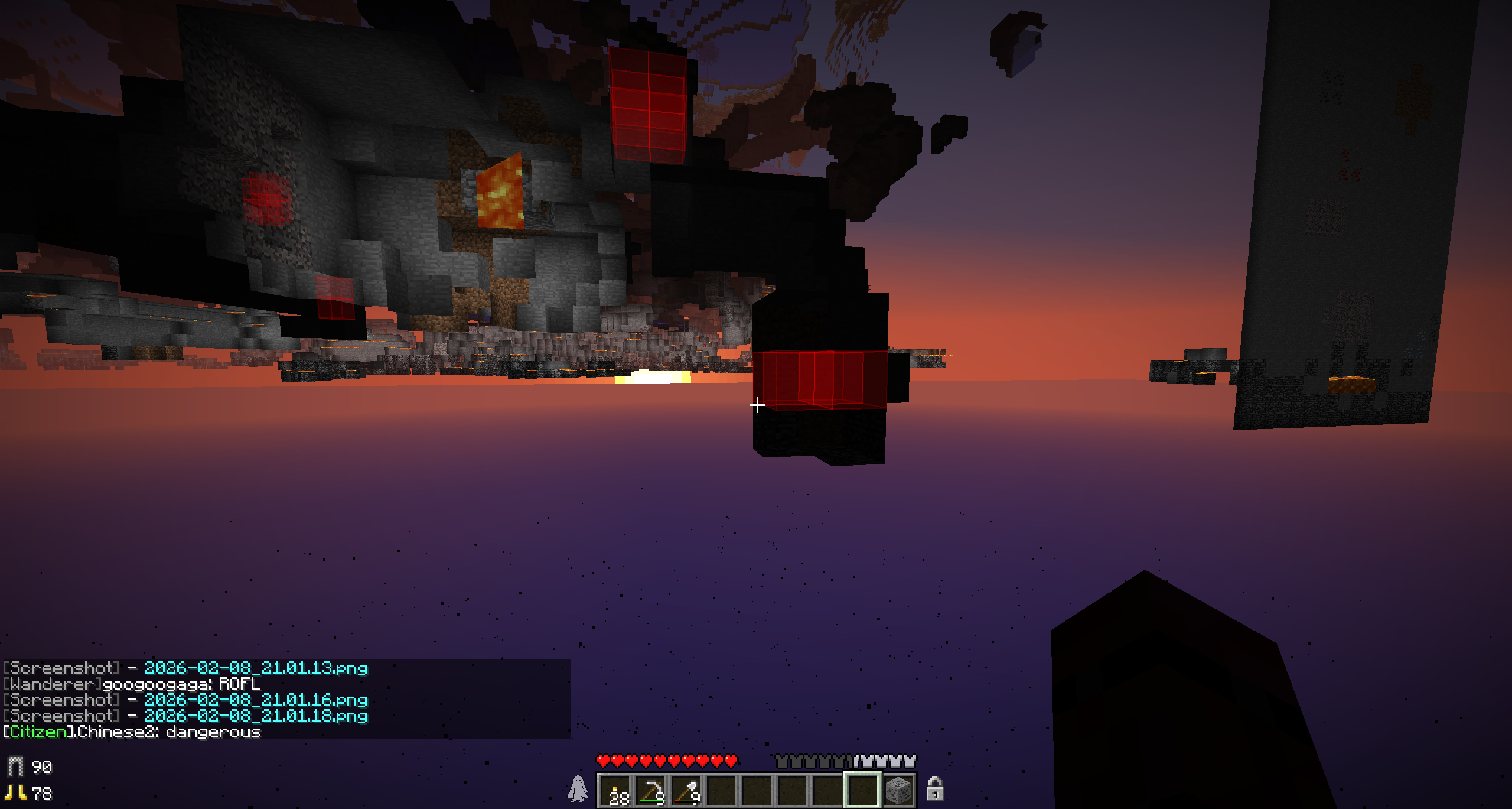The height and width of the screenshot is (809, 1512).
Task: Choose the iron pickaxe in the hotbar
Action: click(x=651, y=790)
